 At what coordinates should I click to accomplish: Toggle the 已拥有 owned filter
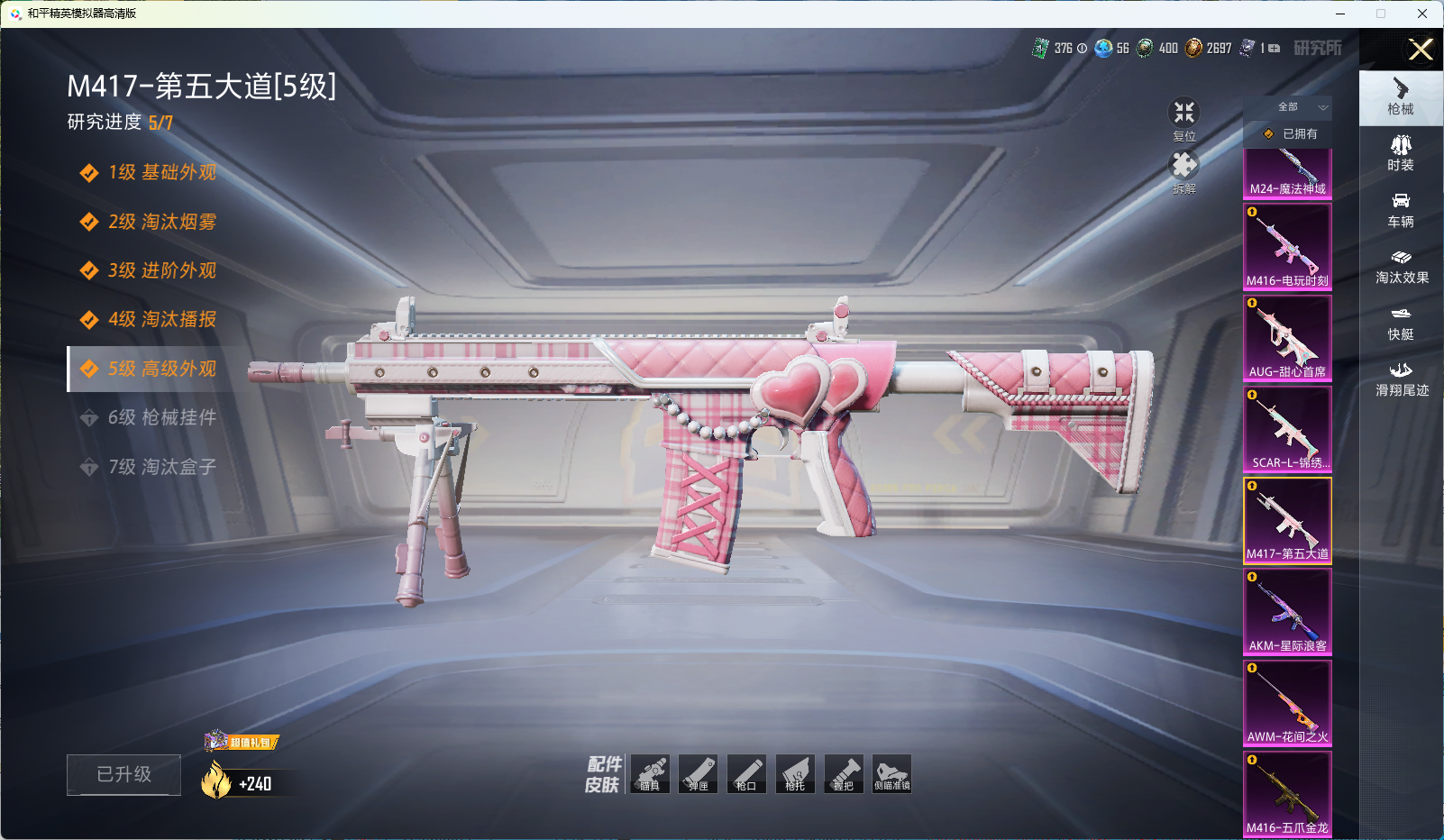1290,133
